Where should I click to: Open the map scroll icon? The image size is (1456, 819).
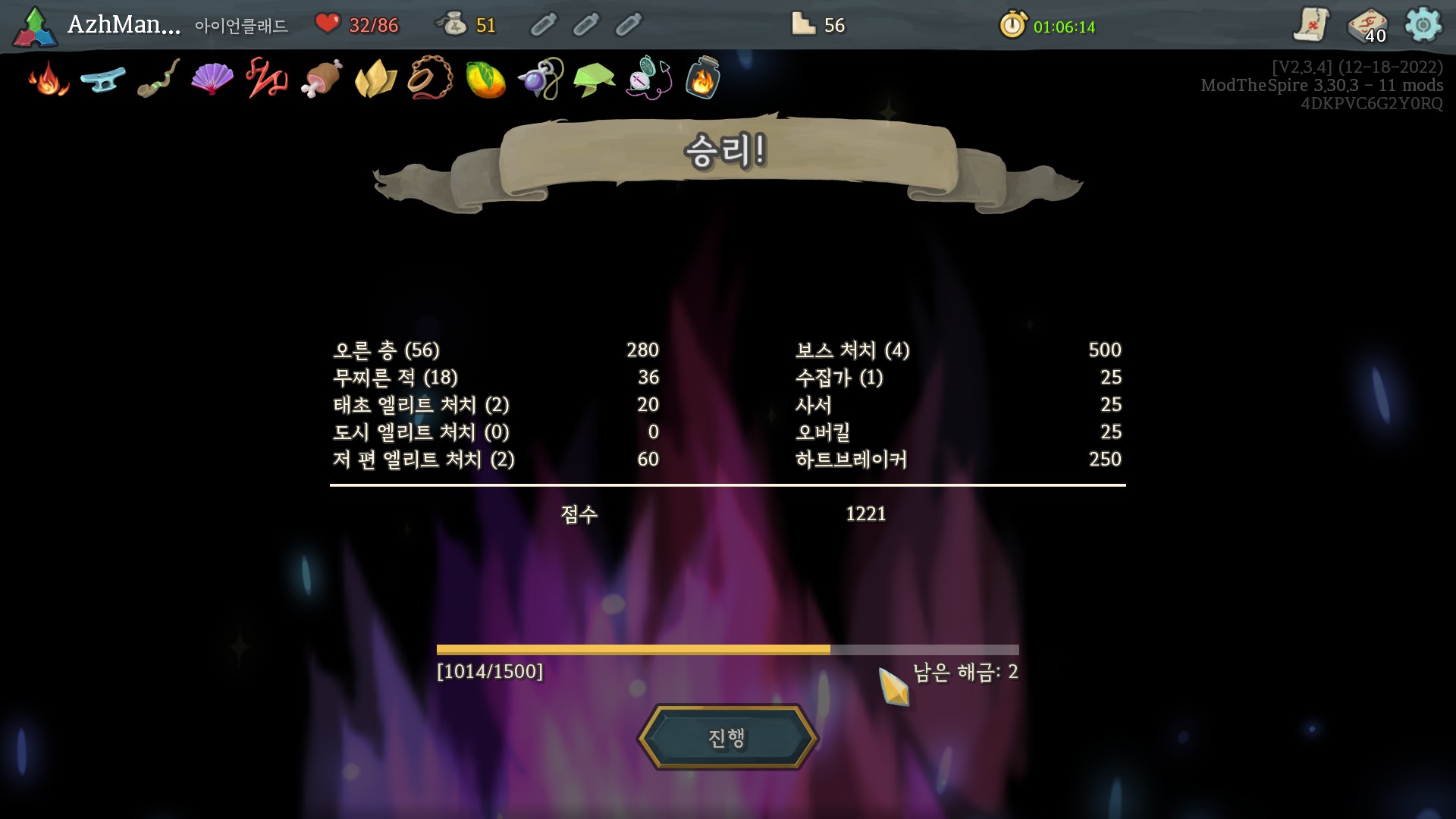[x=1311, y=25]
